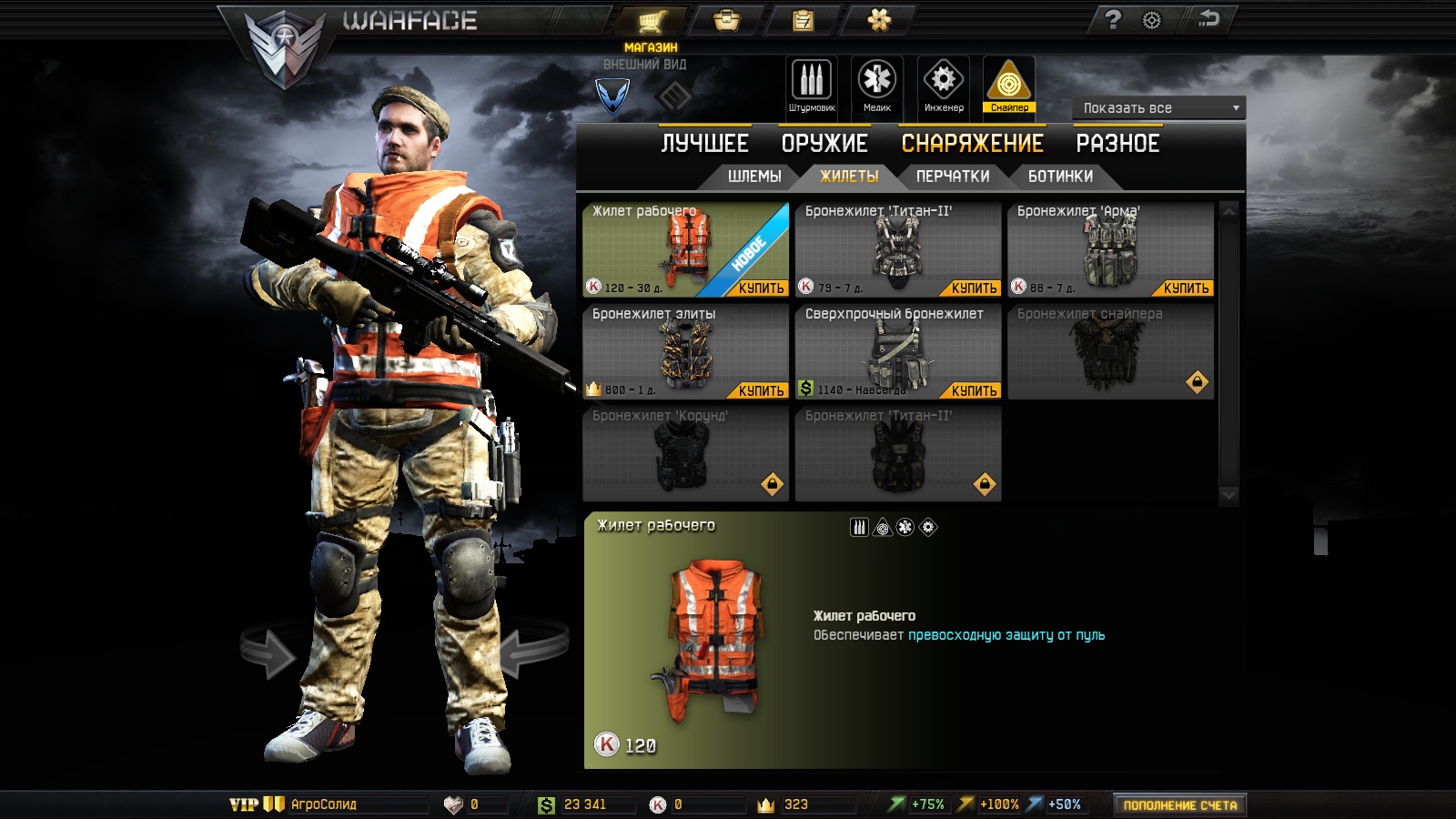Buy Бронежилет 'Титан-II' for 79 credits
The width and height of the screenshot is (1456, 819).
(x=974, y=288)
